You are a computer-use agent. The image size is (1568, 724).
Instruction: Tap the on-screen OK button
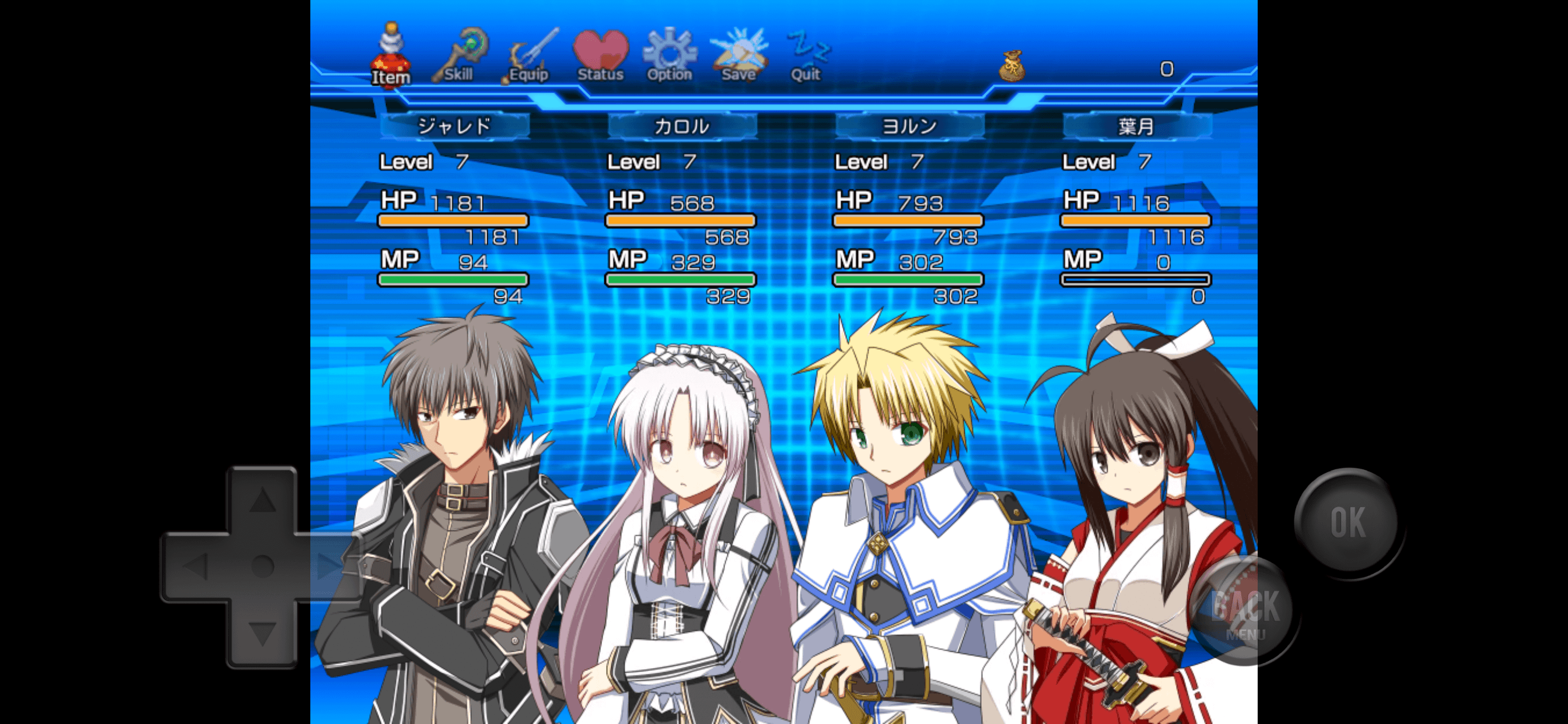click(1348, 521)
